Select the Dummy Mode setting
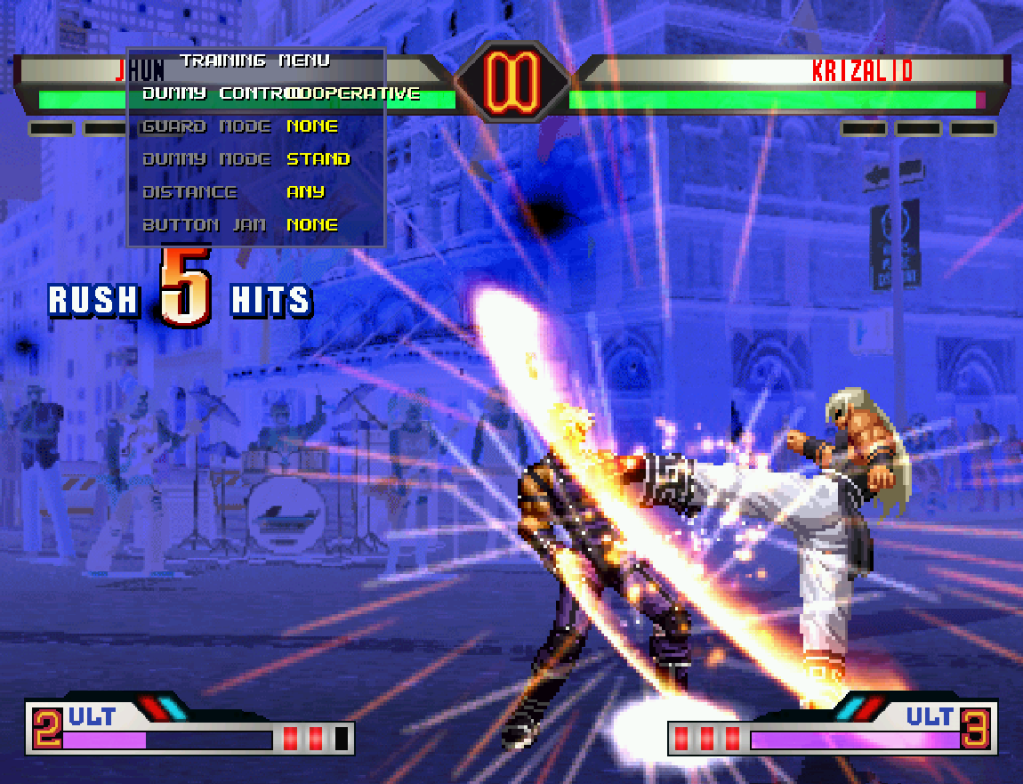1023x784 pixels. coord(255,159)
